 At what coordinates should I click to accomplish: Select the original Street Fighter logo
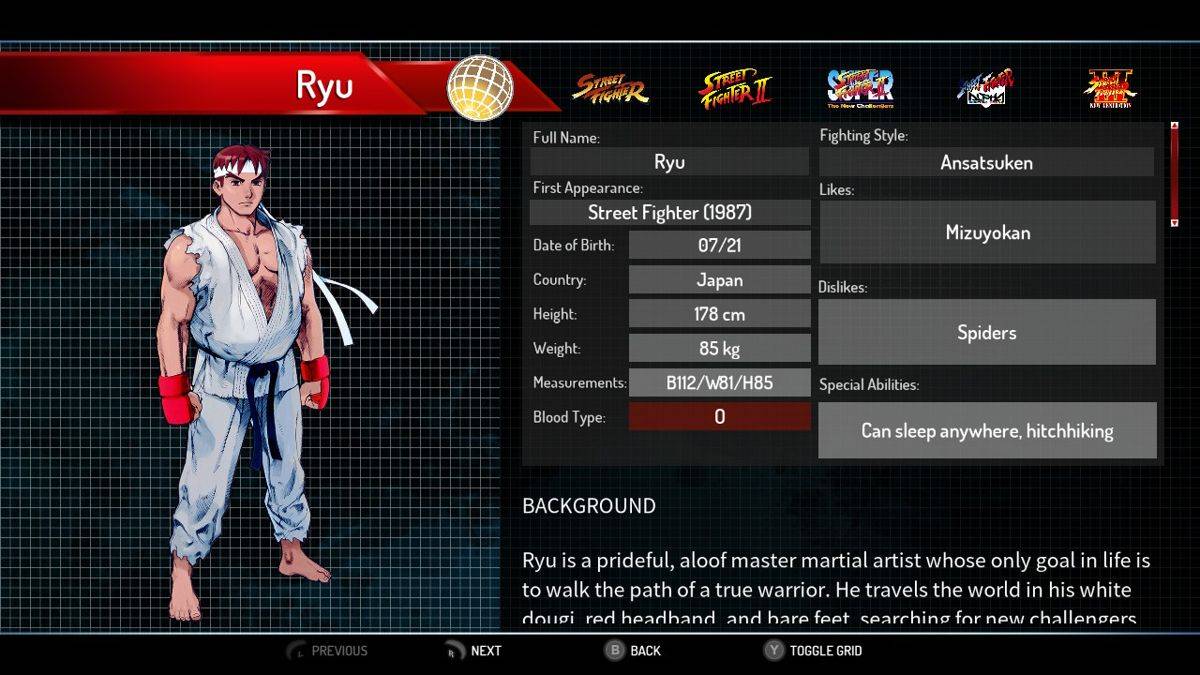point(610,88)
